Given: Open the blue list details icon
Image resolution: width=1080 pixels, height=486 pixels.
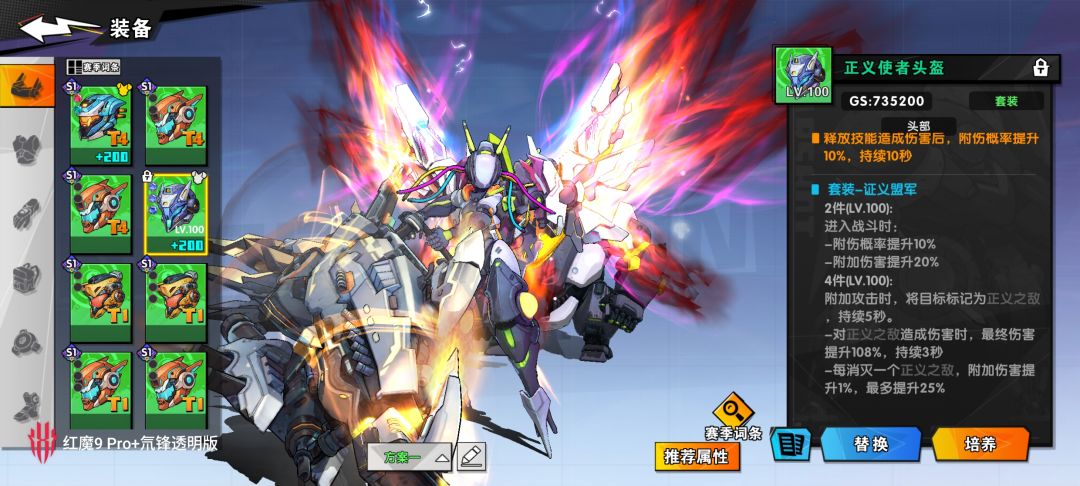Looking at the screenshot, I should point(789,445).
